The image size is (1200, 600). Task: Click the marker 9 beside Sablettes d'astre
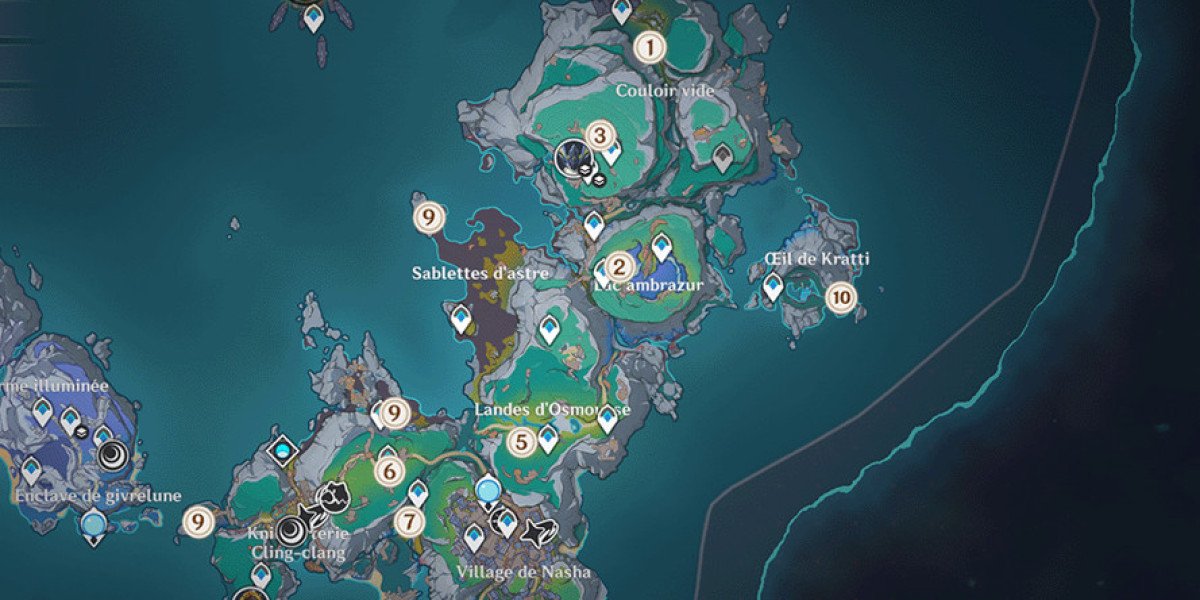point(428,216)
